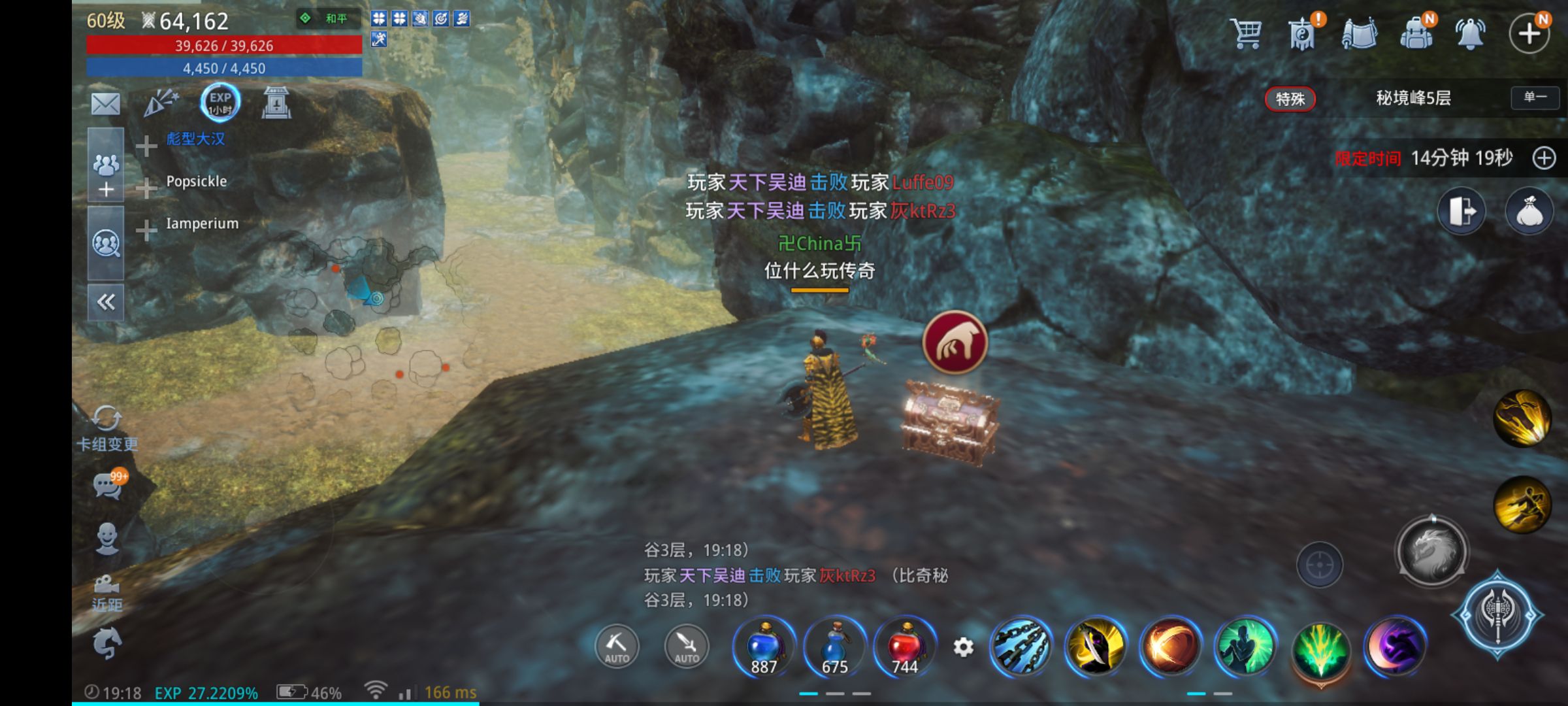
Task: Open the mail envelope
Action: click(106, 103)
